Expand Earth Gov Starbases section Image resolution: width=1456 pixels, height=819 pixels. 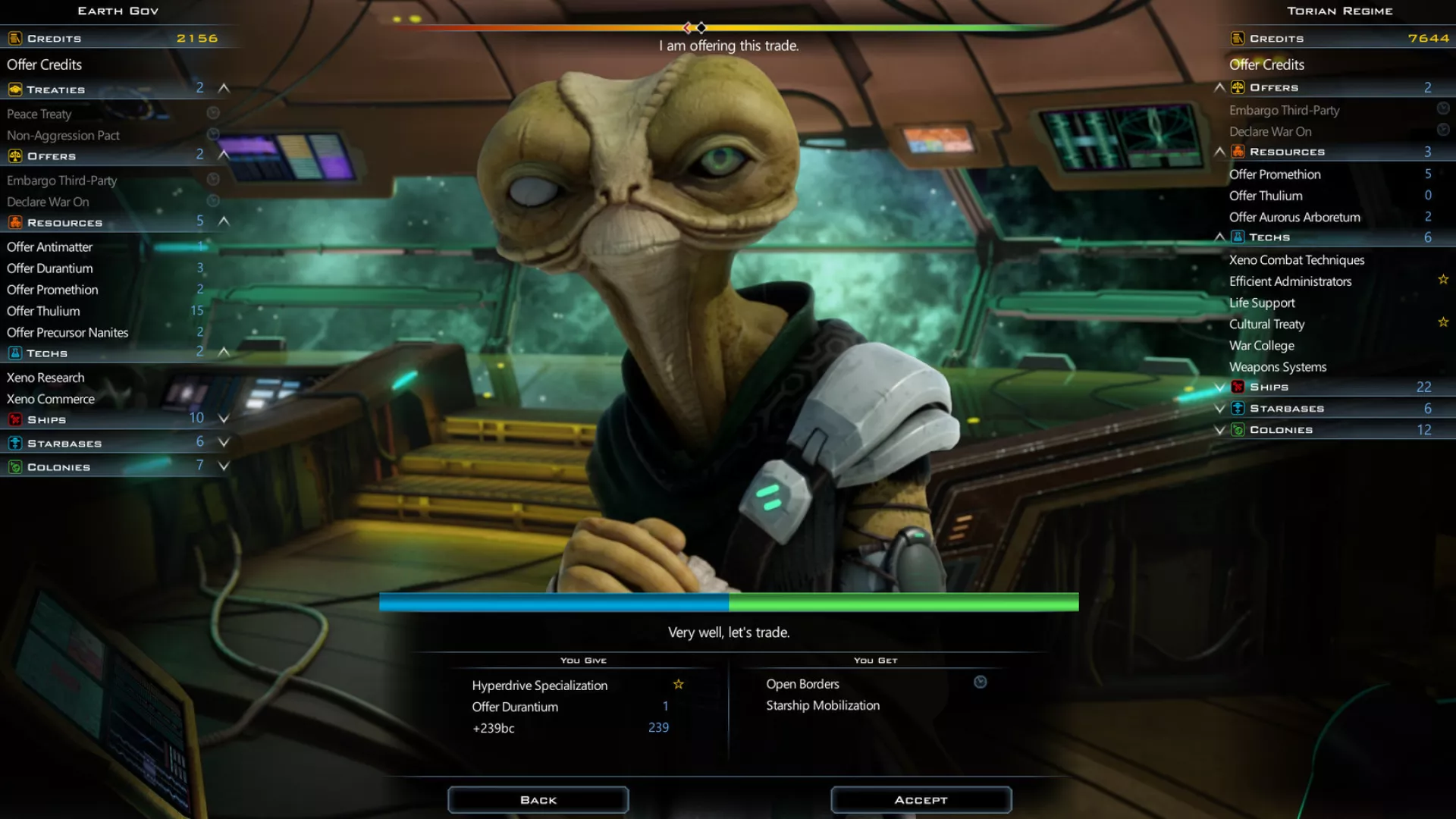pyautogui.click(x=224, y=442)
